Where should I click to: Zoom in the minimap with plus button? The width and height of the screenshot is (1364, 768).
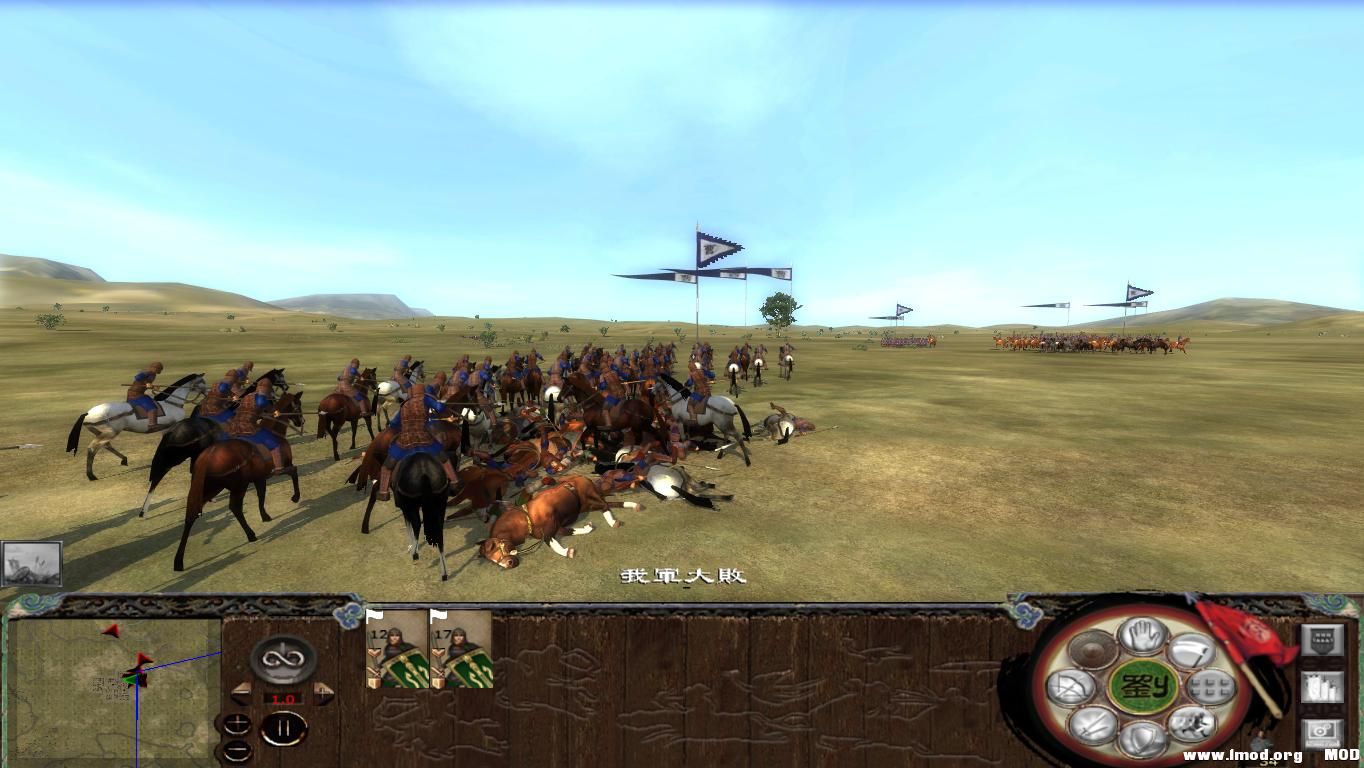(238, 724)
